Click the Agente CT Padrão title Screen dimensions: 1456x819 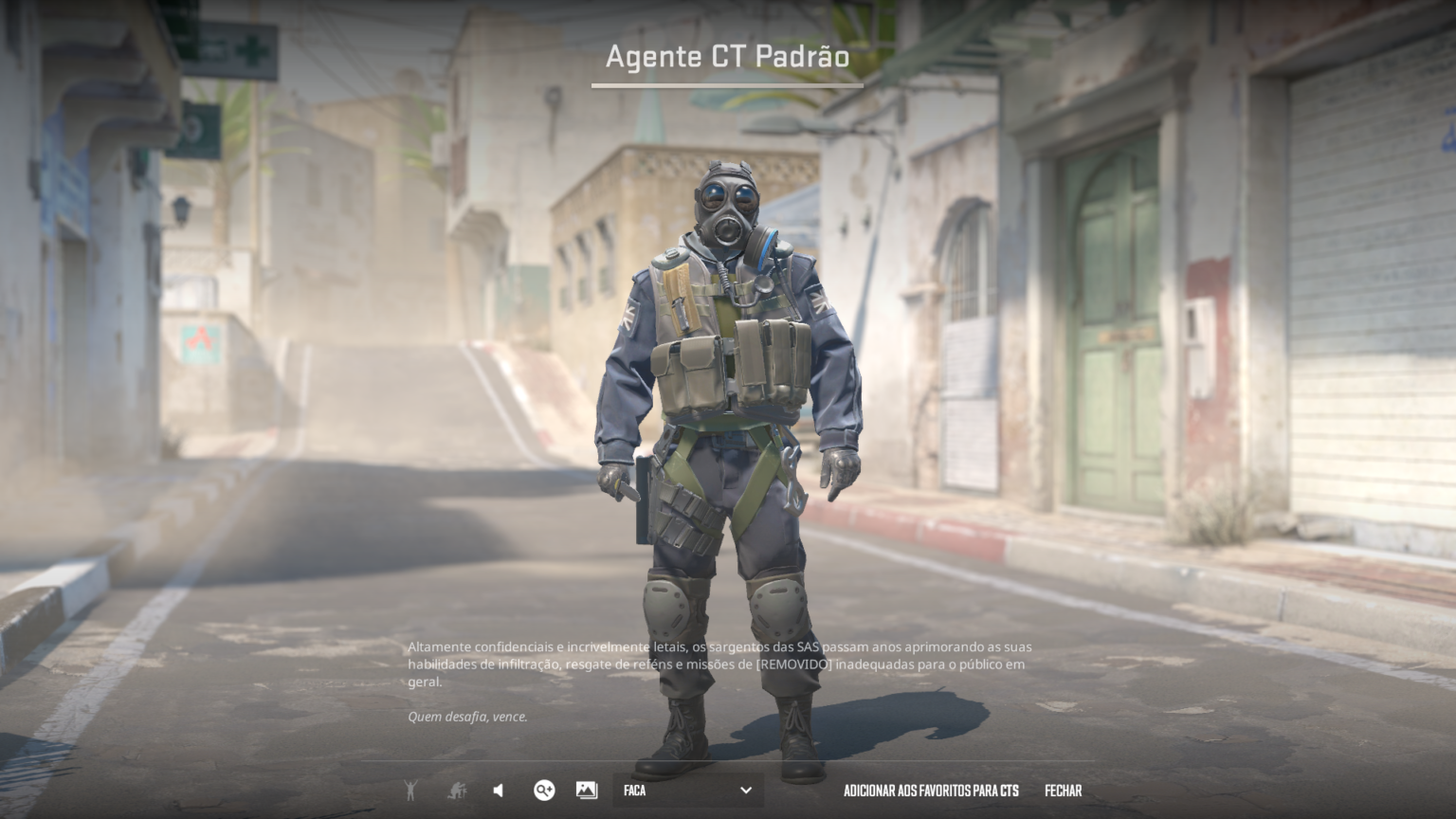(x=726, y=57)
